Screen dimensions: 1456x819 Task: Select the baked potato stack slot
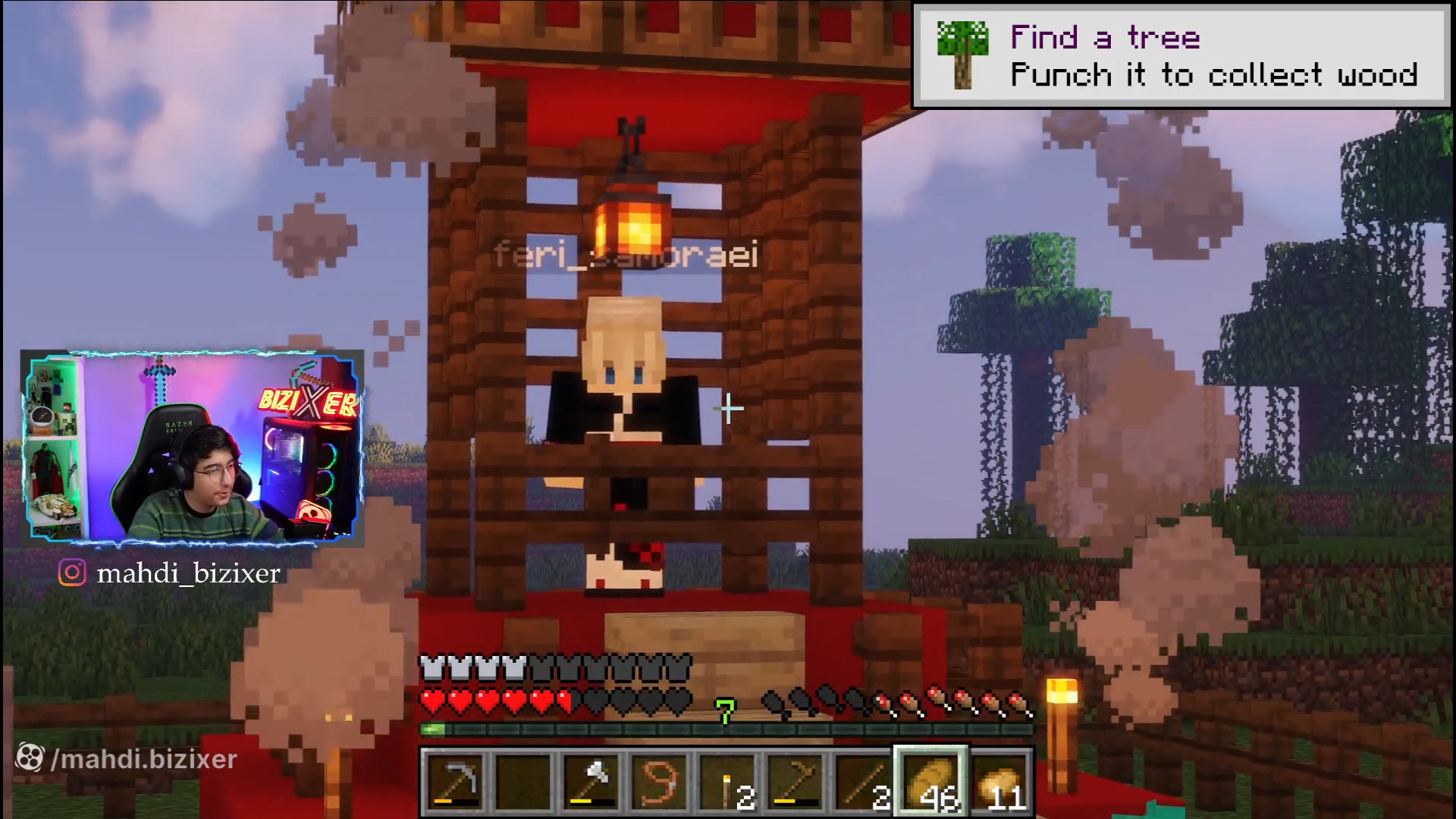tap(998, 782)
